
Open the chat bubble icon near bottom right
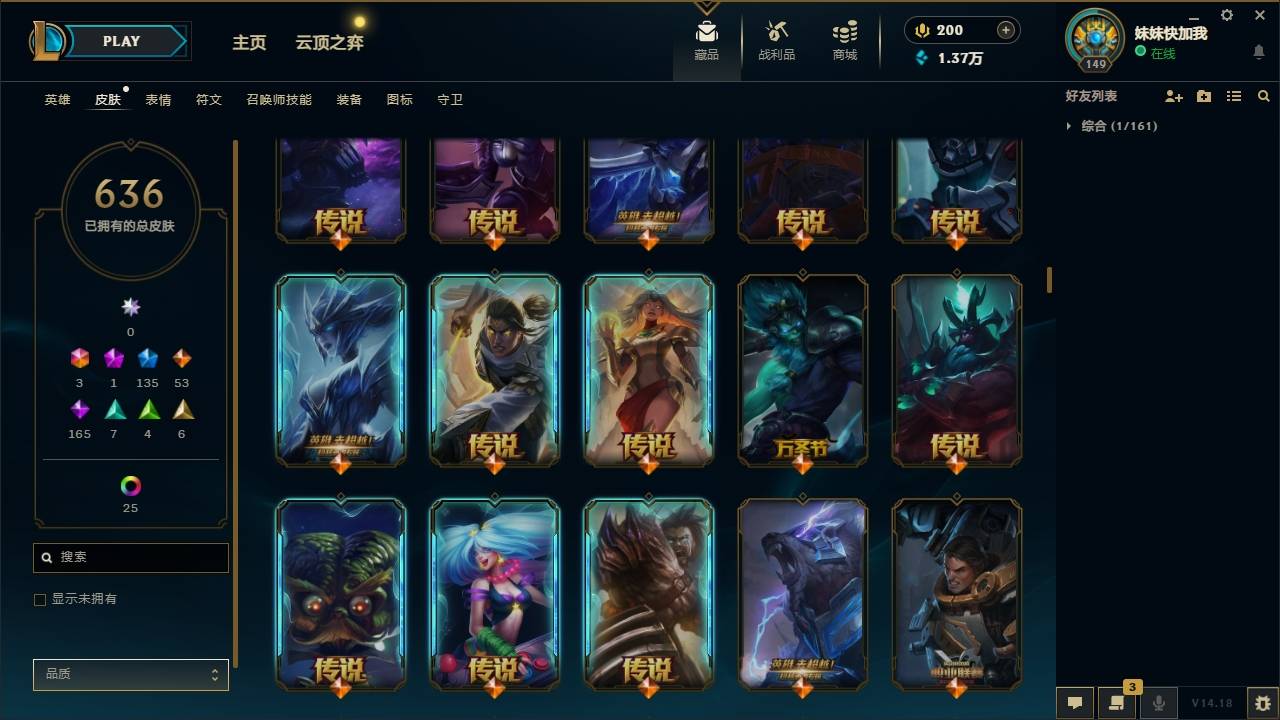pos(1074,703)
